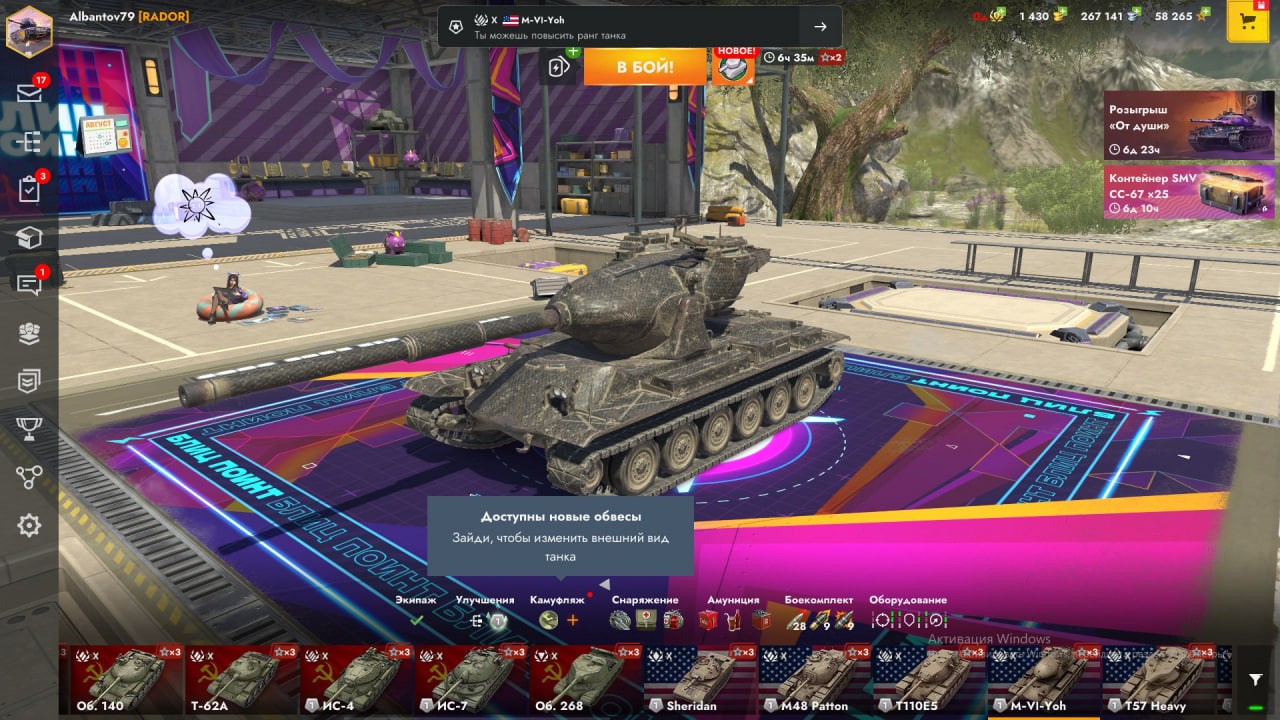Open the shopping cart store
The image size is (1280, 720).
tap(1247, 22)
